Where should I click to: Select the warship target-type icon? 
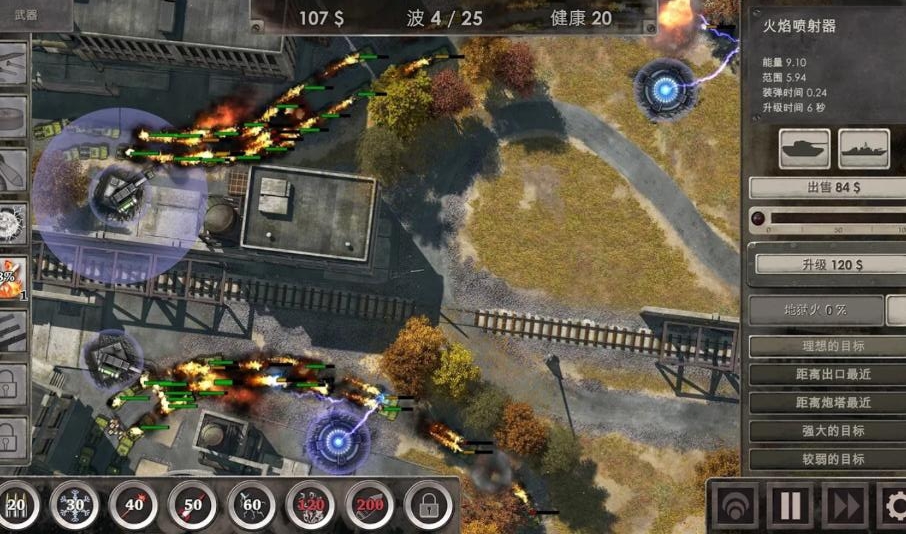pyautogui.click(x=864, y=148)
